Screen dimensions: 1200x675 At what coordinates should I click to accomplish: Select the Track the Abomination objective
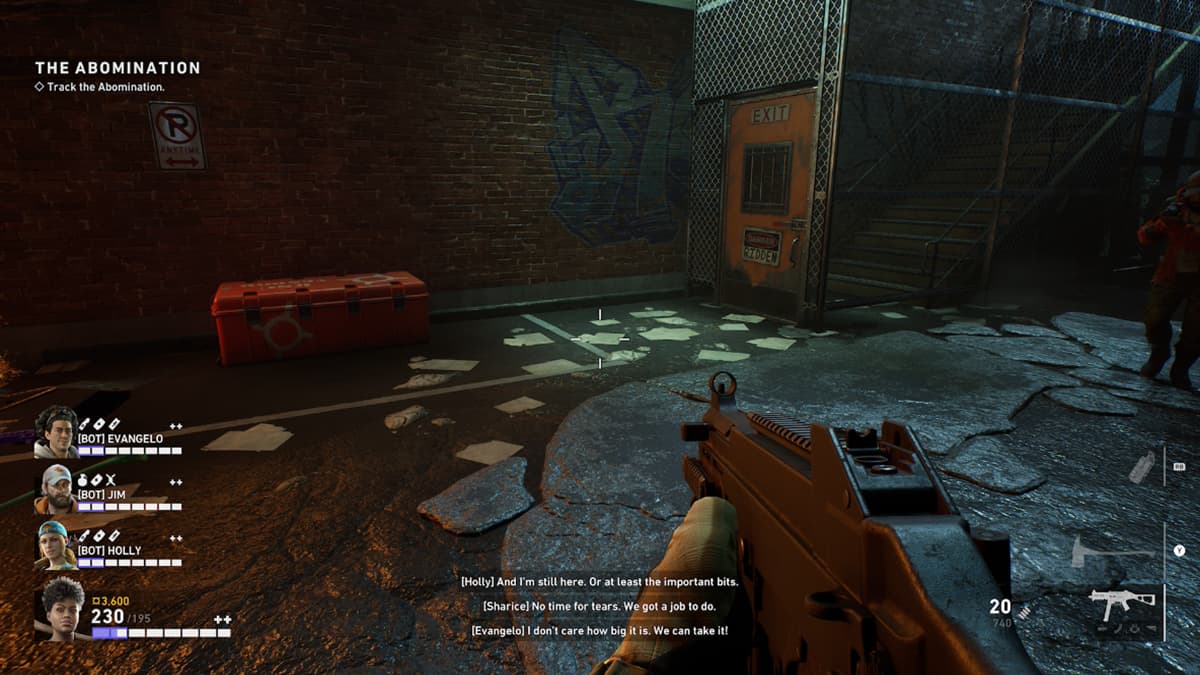tap(105, 87)
